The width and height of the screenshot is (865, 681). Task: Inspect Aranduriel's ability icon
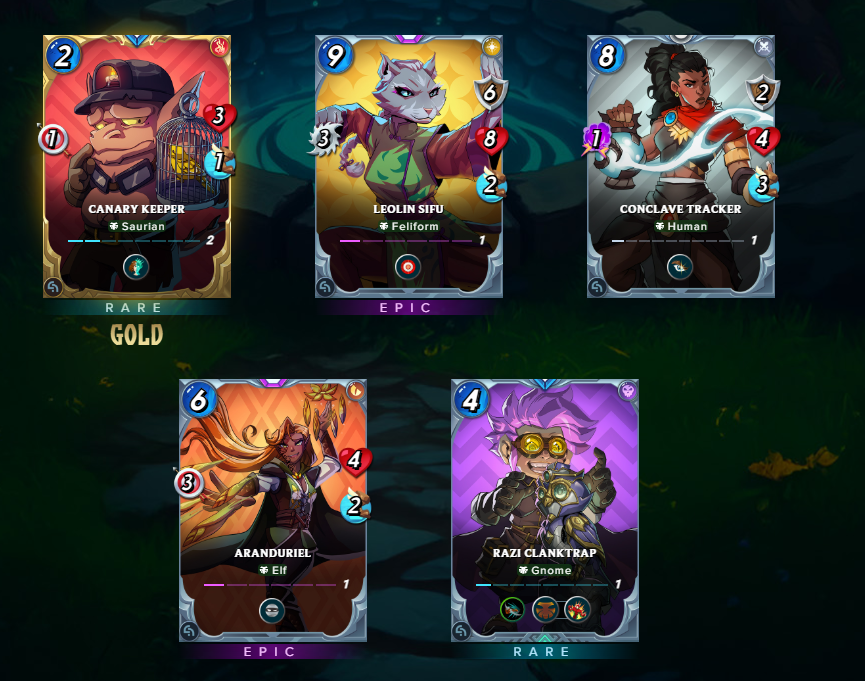tap(272, 610)
